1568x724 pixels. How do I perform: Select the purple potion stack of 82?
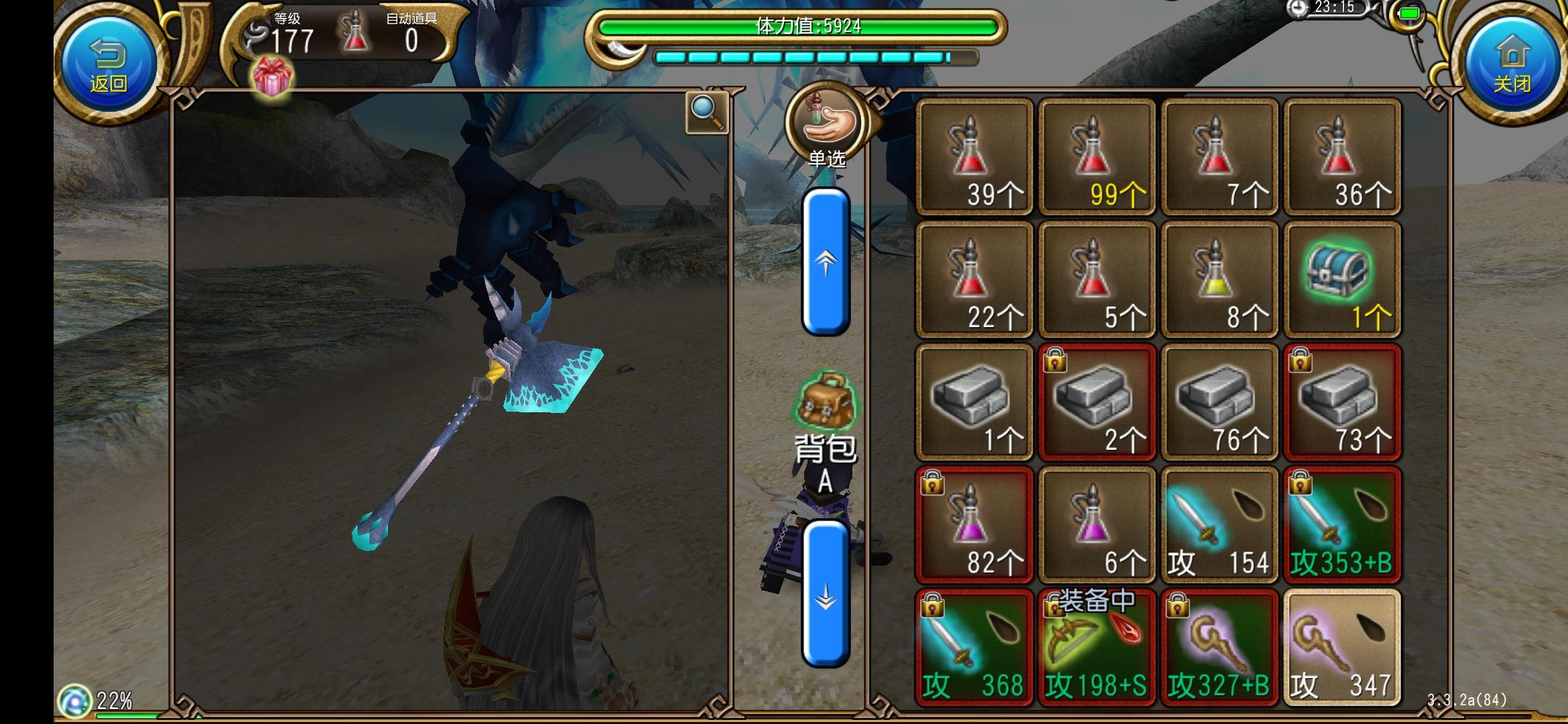pos(974,524)
